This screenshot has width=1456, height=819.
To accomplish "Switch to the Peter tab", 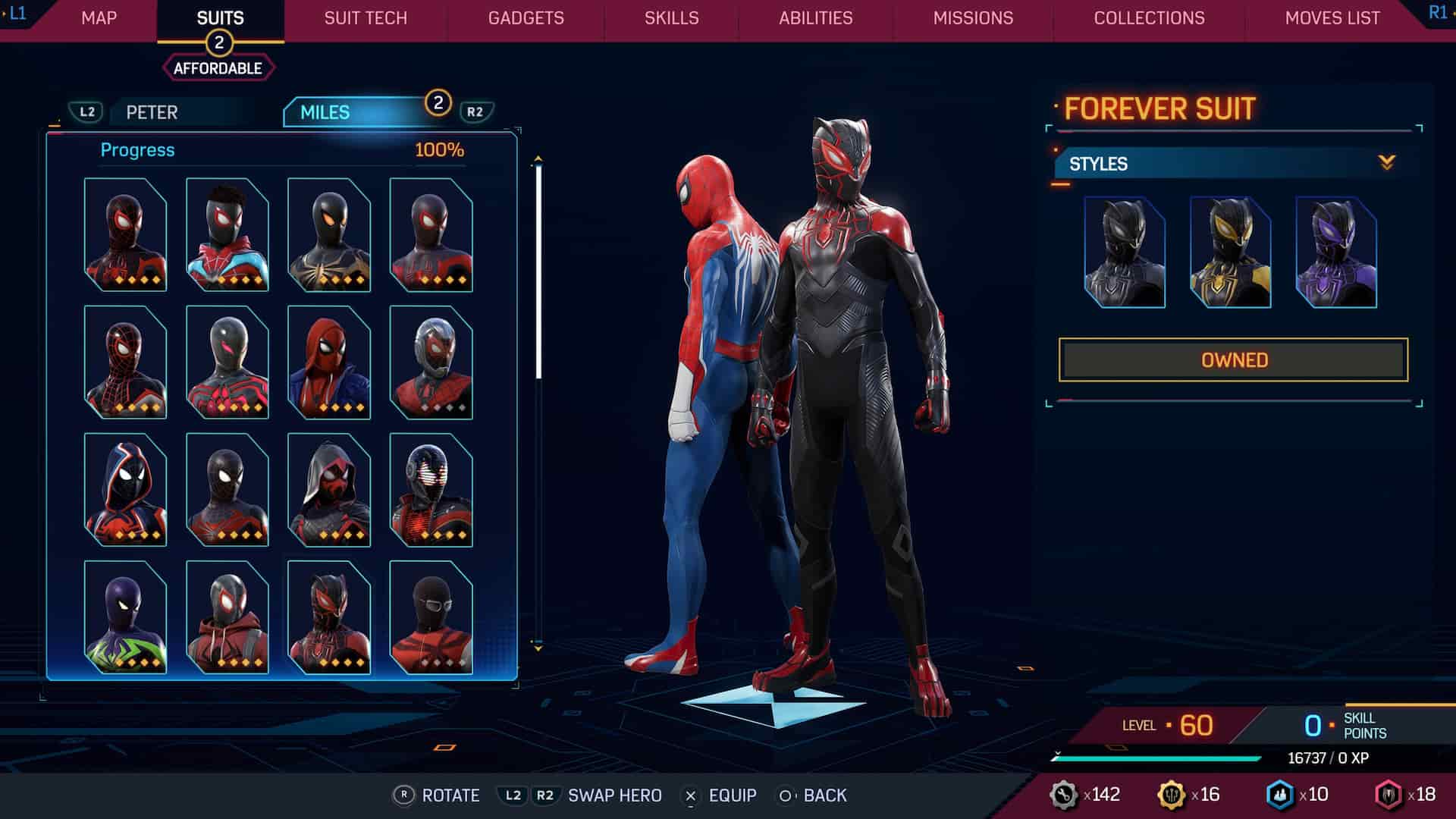I will (x=152, y=112).
